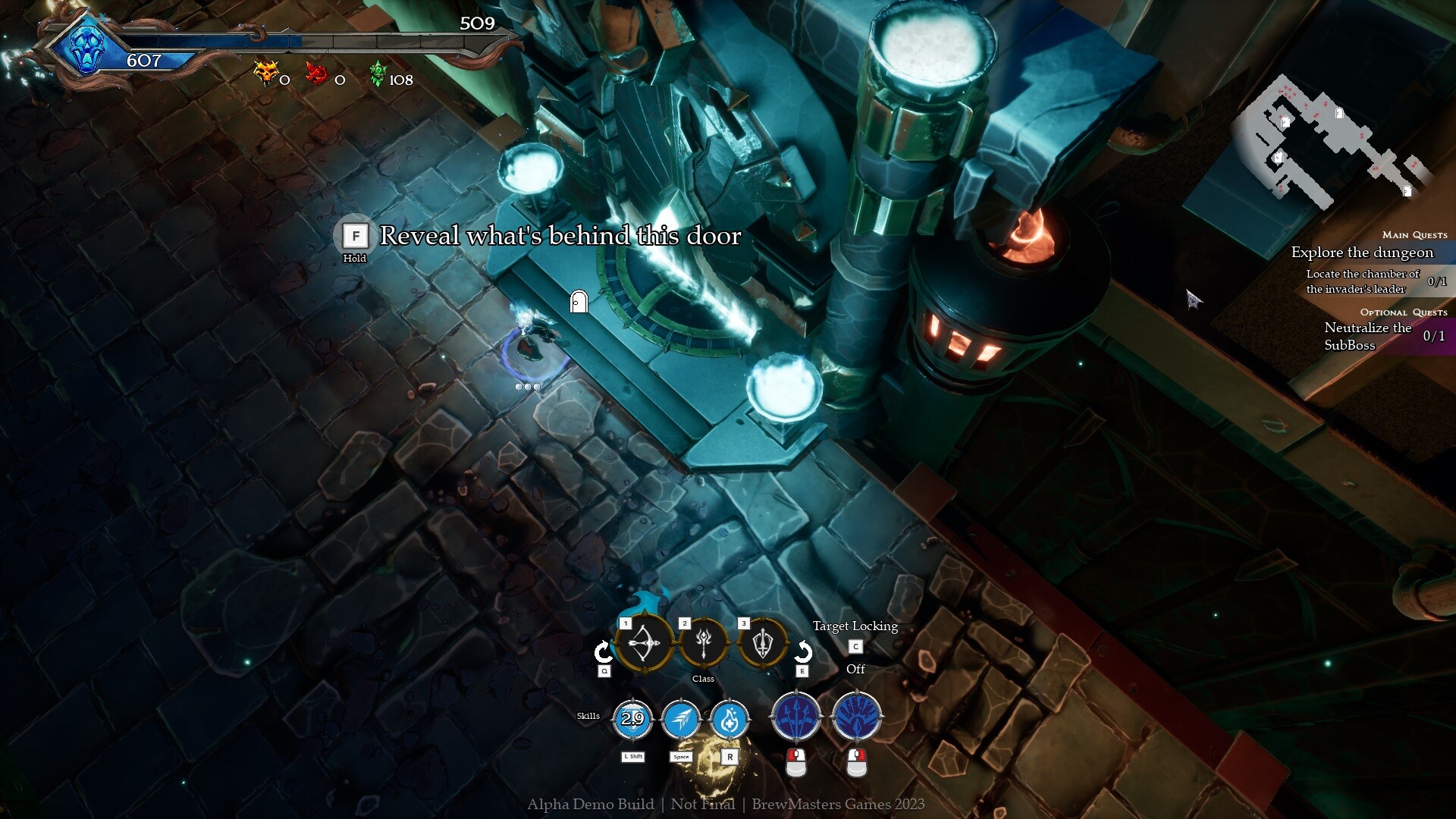Use the healing flask skill bound to R
This screenshot has height=819, width=1456.
click(x=730, y=720)
